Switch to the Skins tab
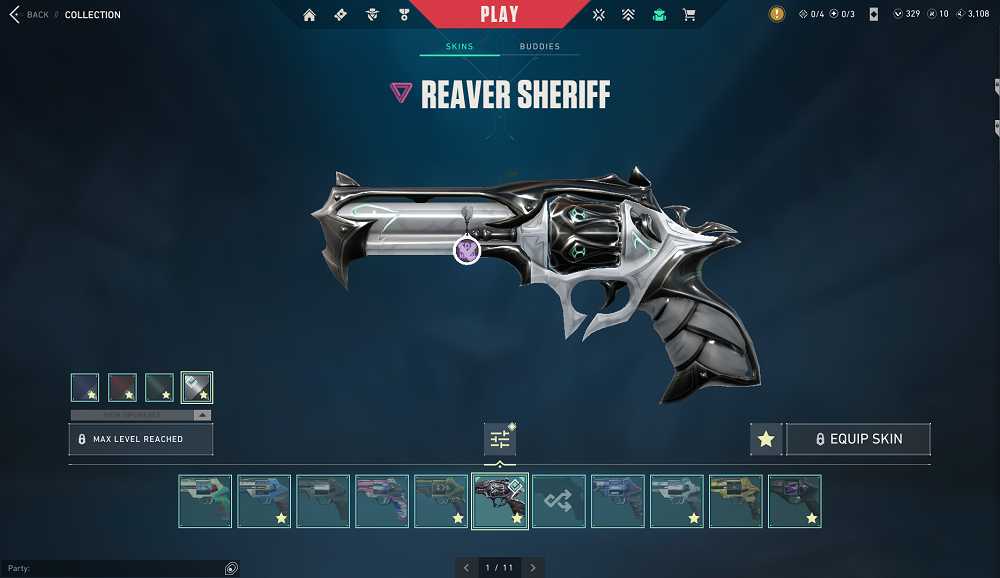This screenshot has height=578, width=1000. pyautogui.click(x=460, y=47)
